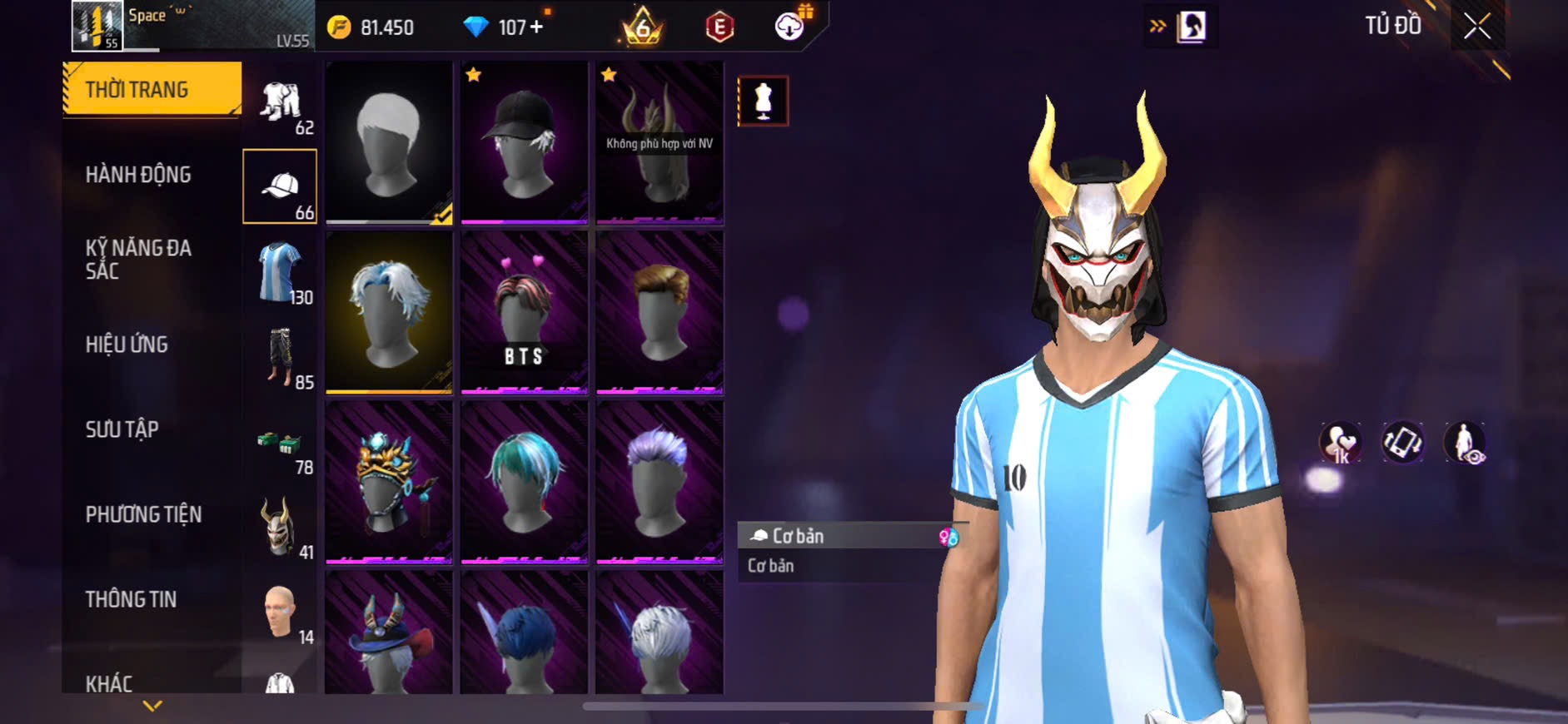Select the outfit sets category with 62 items
1568x724 pixels.
(x=281, y=105)
